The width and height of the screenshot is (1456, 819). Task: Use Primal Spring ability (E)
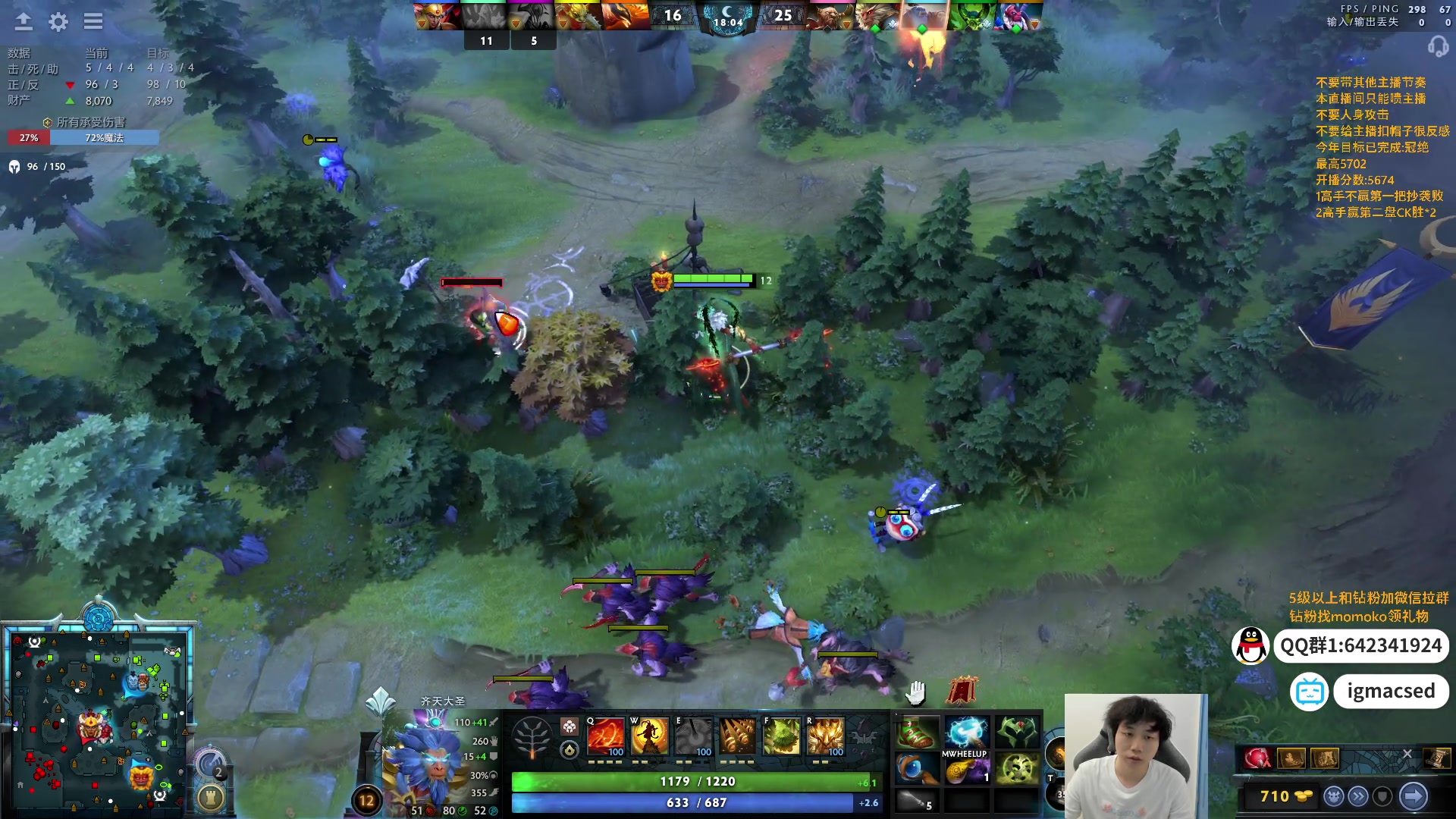(x=694, y=736)
